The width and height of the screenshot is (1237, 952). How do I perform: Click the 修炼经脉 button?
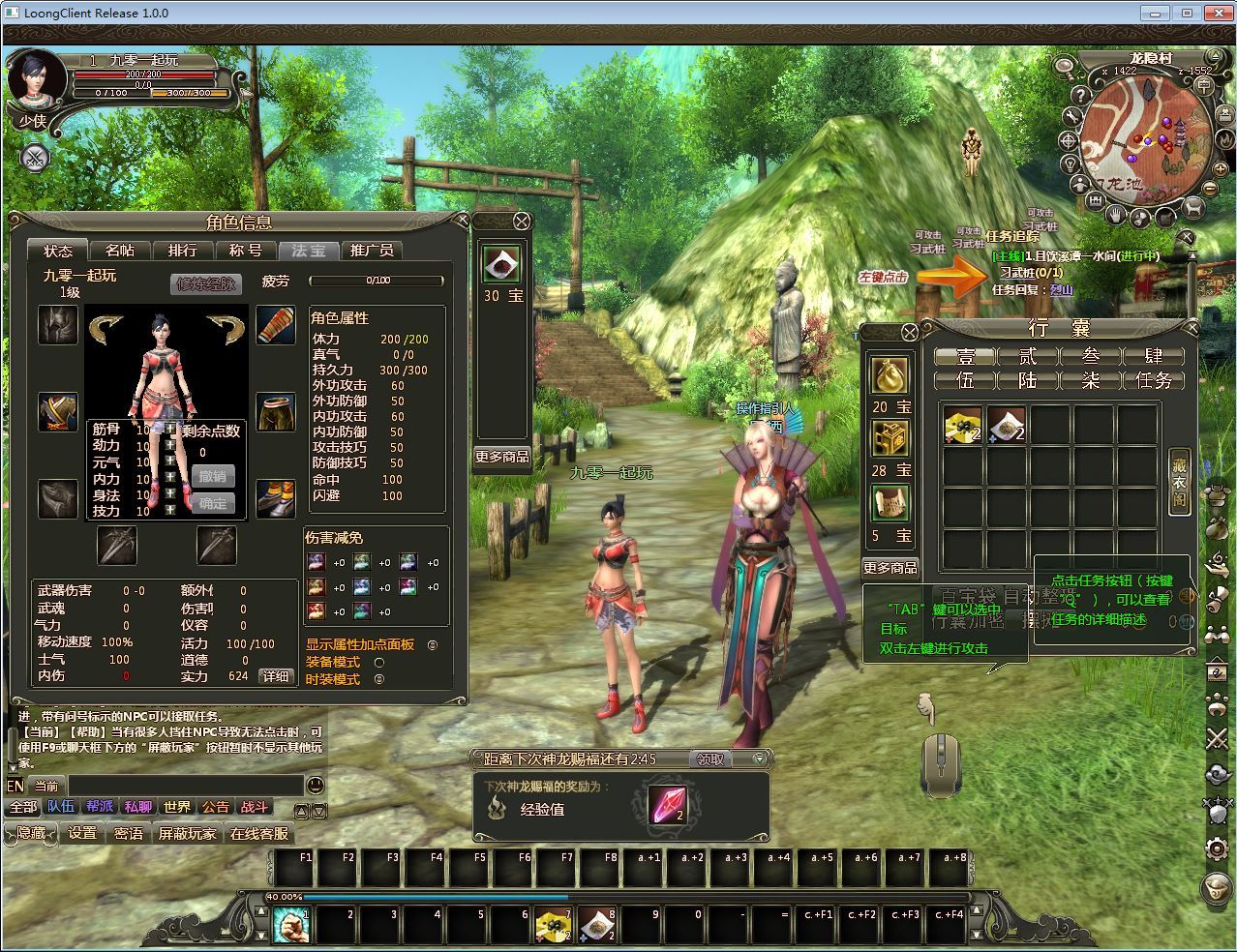(x=205, y=283)
